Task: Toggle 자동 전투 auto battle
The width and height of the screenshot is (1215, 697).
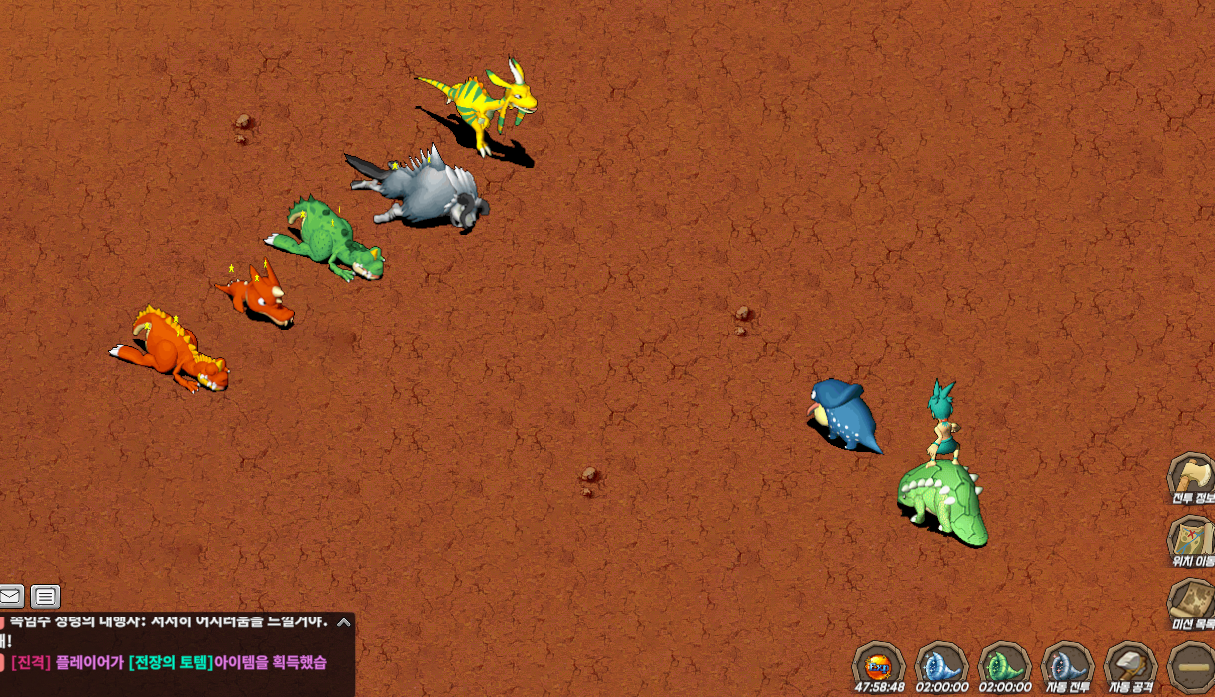Action: [1067, 665]
